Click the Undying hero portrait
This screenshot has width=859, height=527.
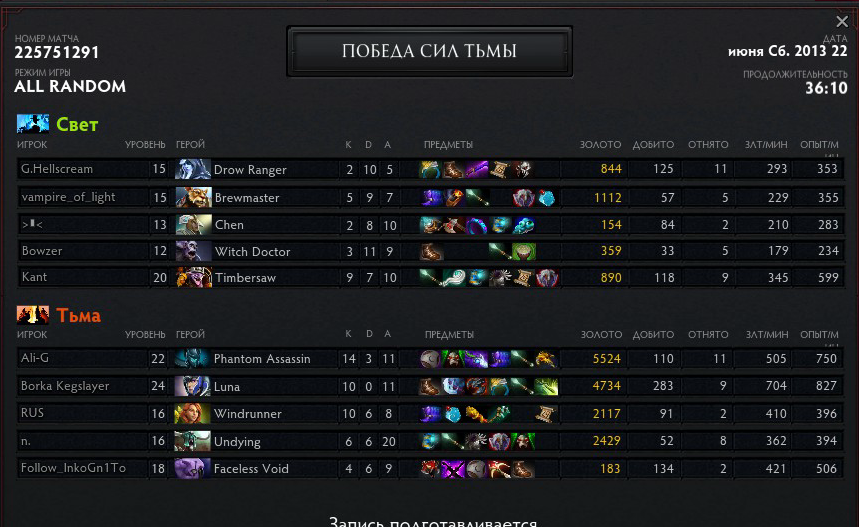(192, 441)
